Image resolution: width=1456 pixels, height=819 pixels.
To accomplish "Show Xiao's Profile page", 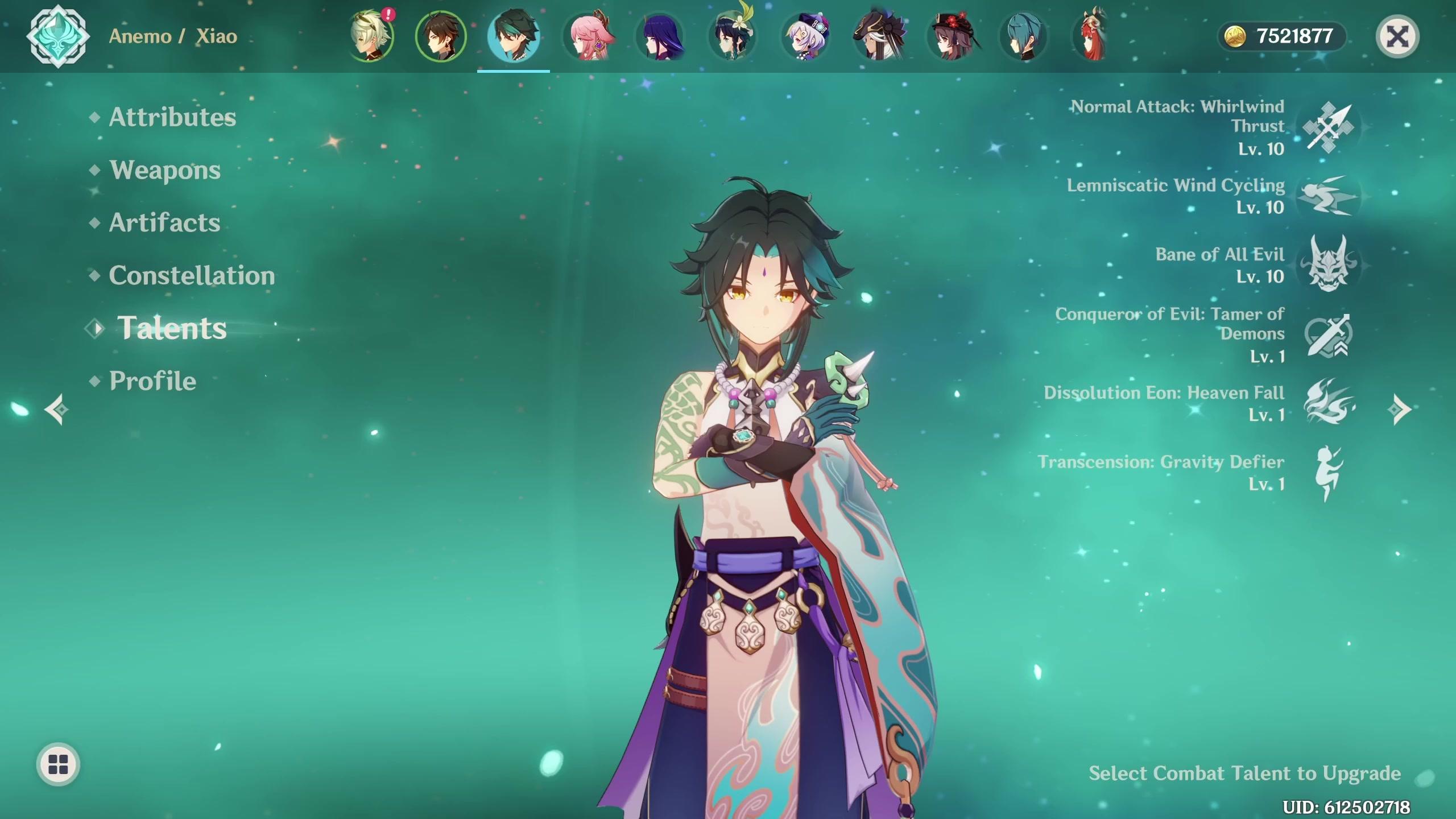I will click(152, 381).
